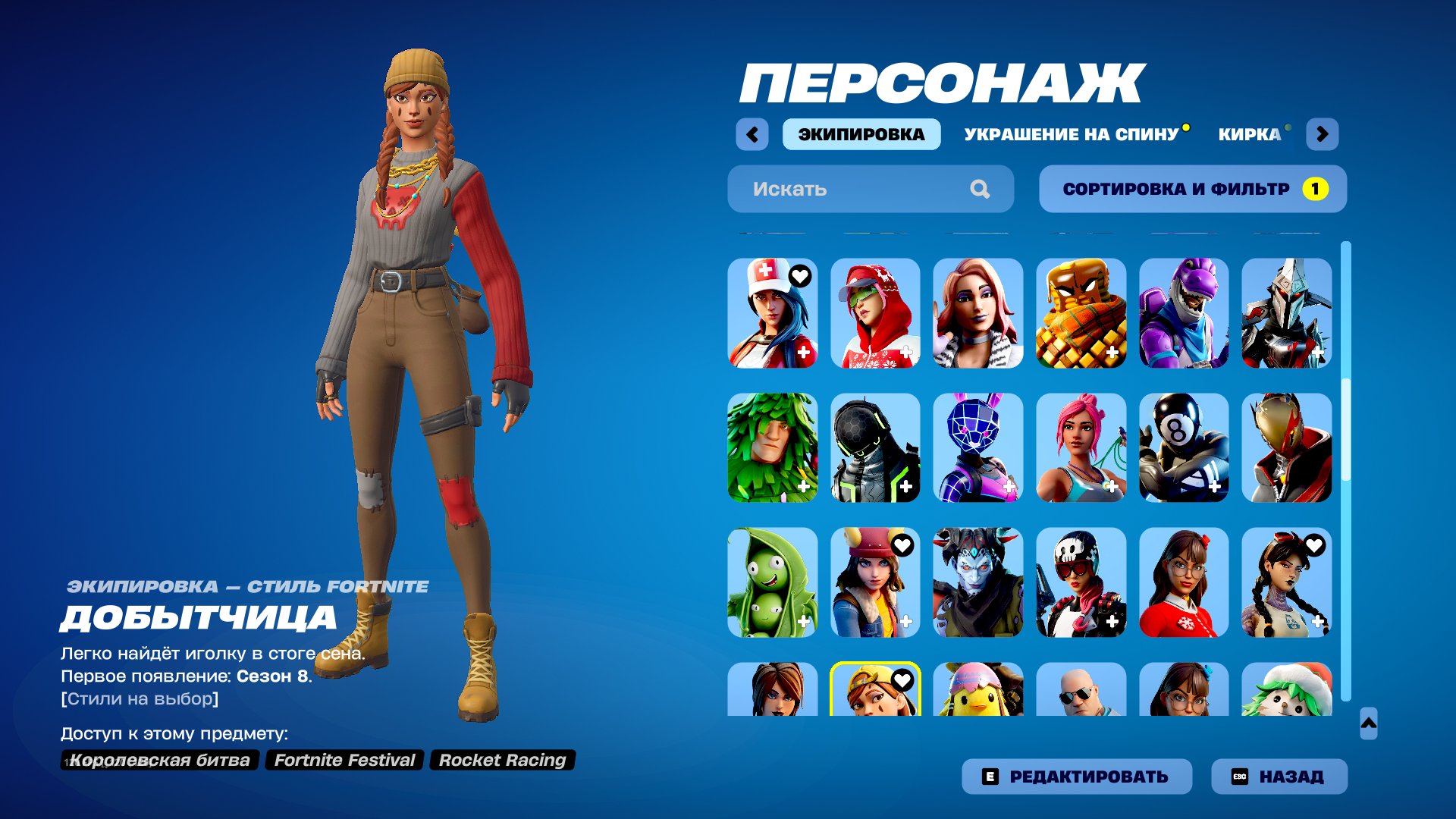This screenshot has height=819, width=1456.
Task: Click the plus icon on the purple dinosaur outfit
Action: pyautogui.click(x=1216, y=351)
